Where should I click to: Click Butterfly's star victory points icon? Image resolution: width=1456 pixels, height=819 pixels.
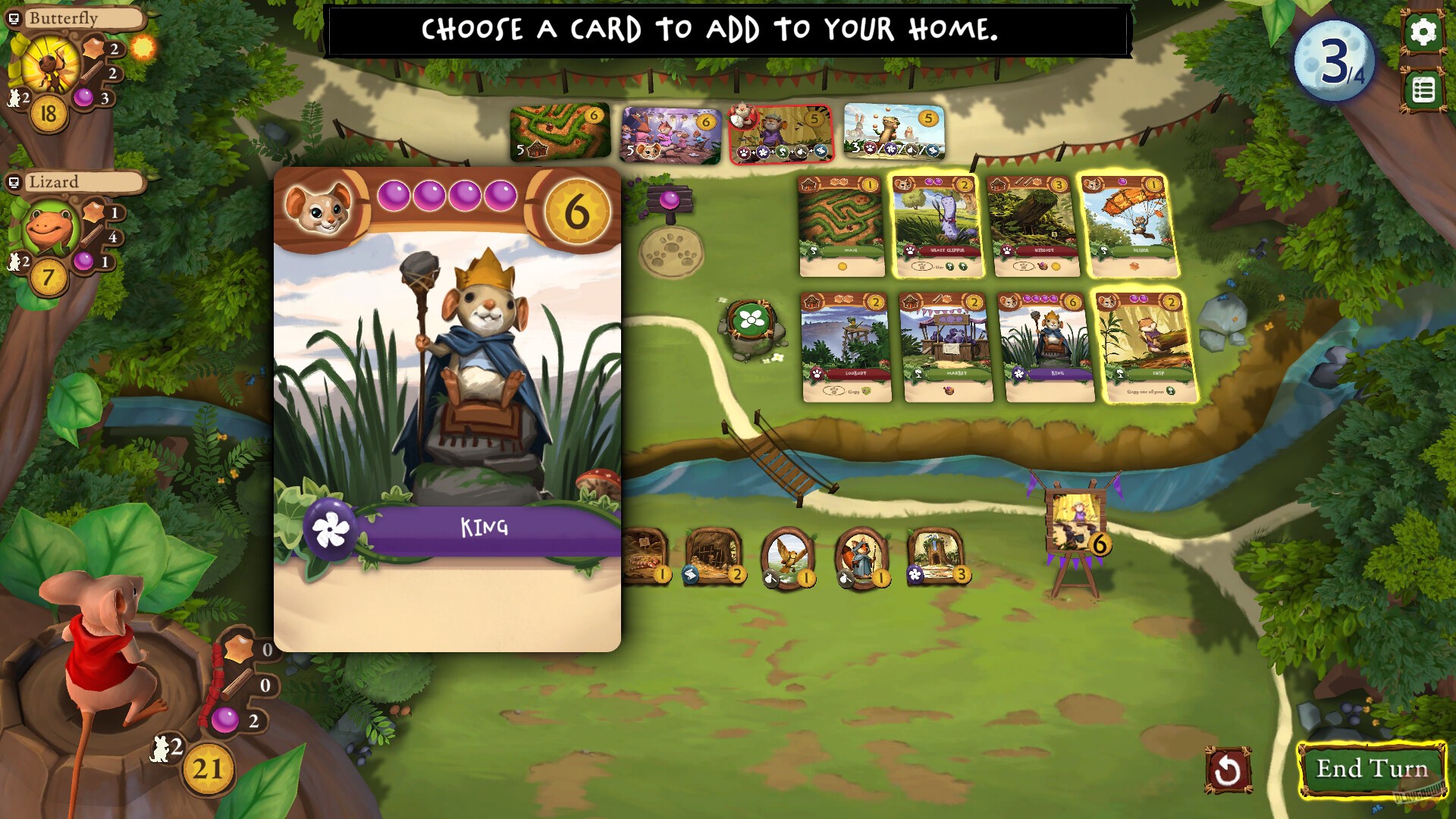(x=93, y=47)
